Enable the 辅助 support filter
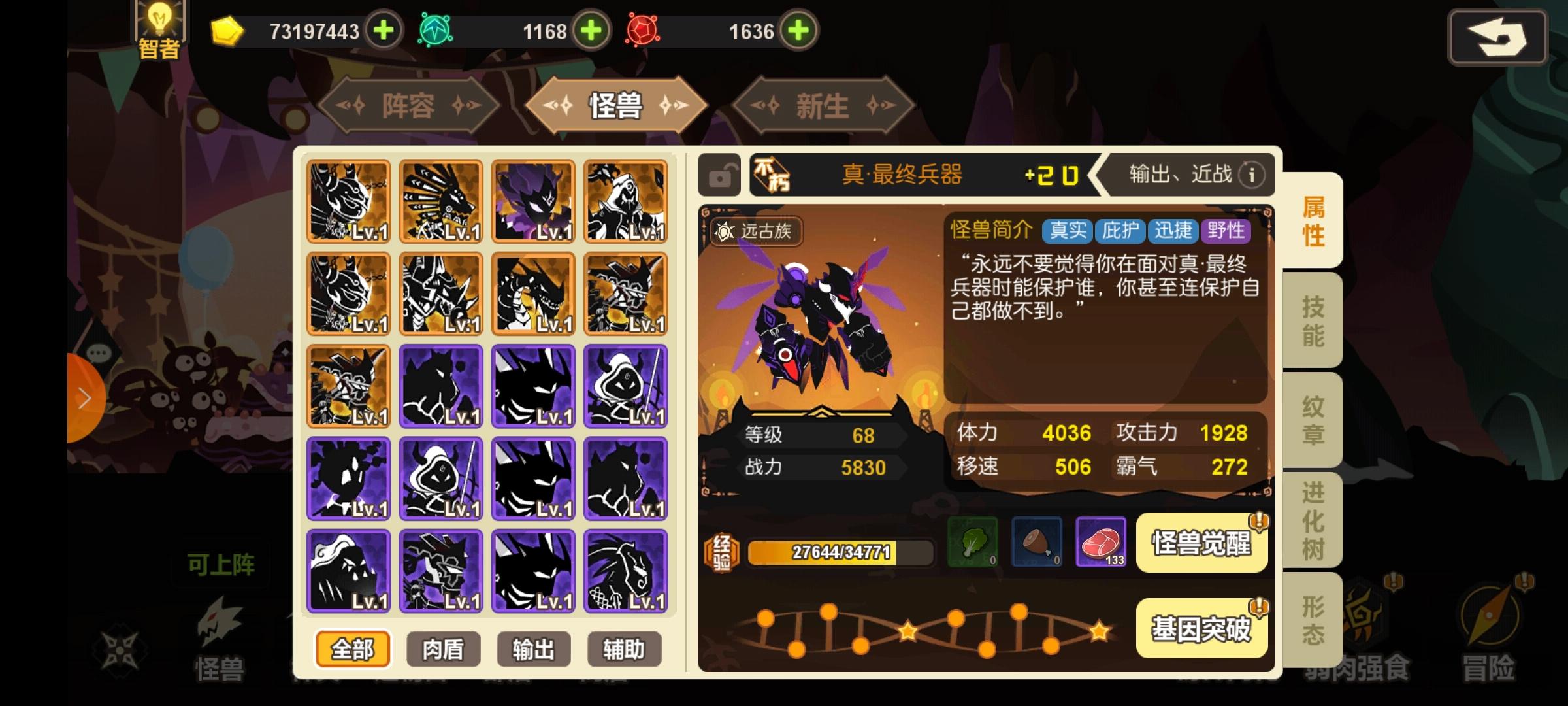Viewport: 1568px width, 706px height. 624,649
